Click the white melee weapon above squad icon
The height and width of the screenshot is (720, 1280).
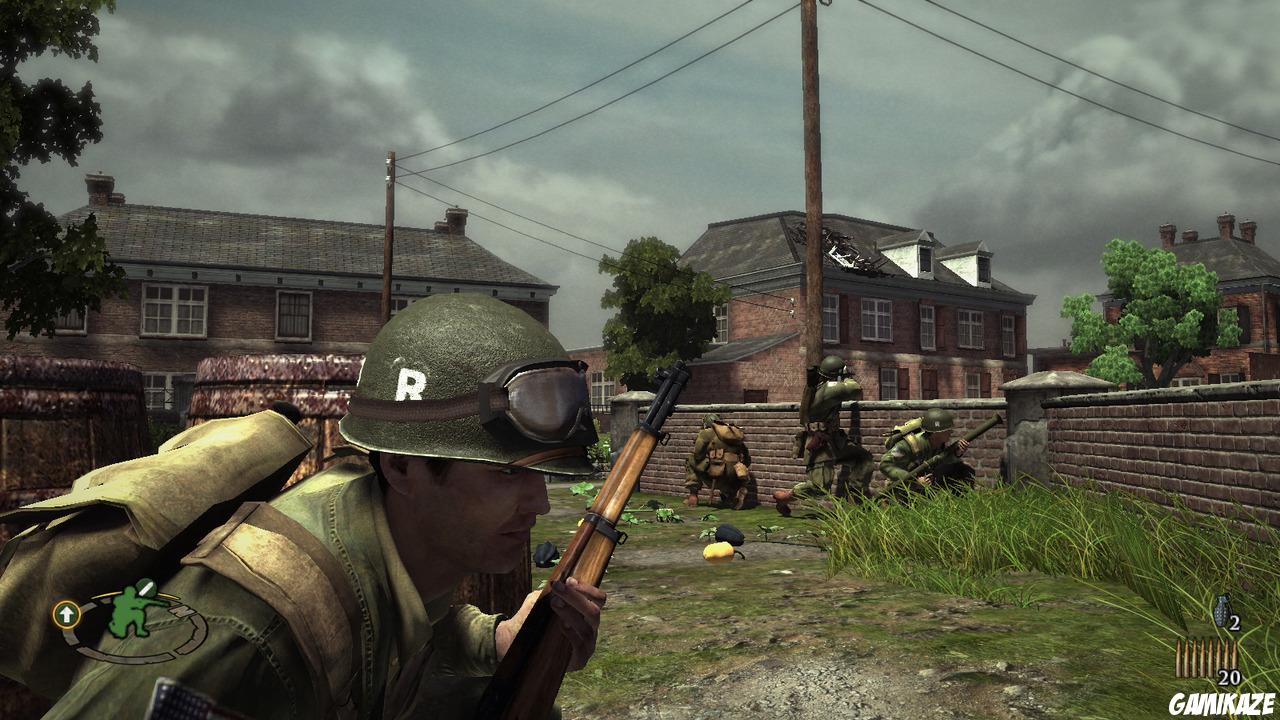point(145,588)
